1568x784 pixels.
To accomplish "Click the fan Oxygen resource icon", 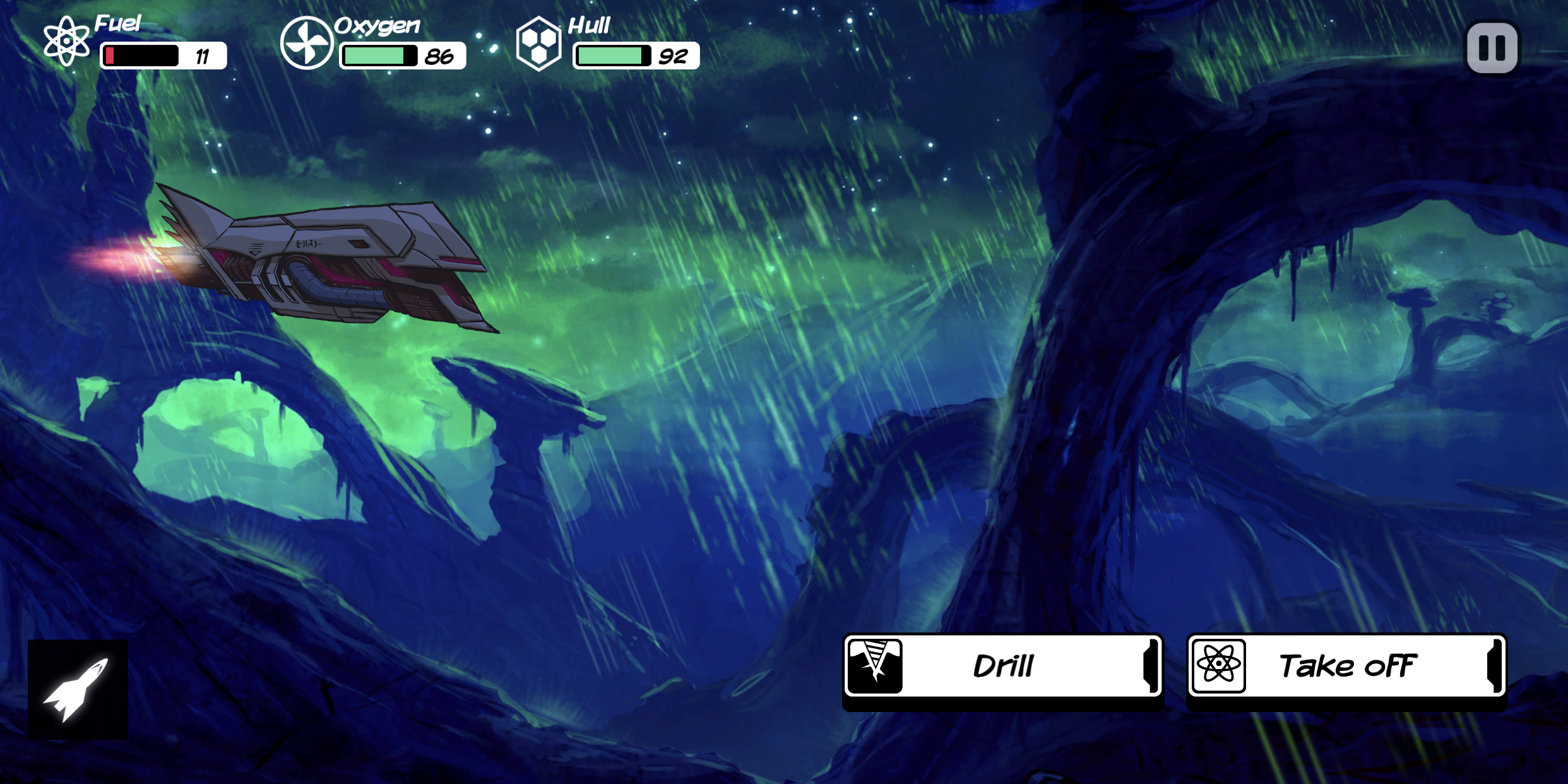I will (x=307, y=43).
